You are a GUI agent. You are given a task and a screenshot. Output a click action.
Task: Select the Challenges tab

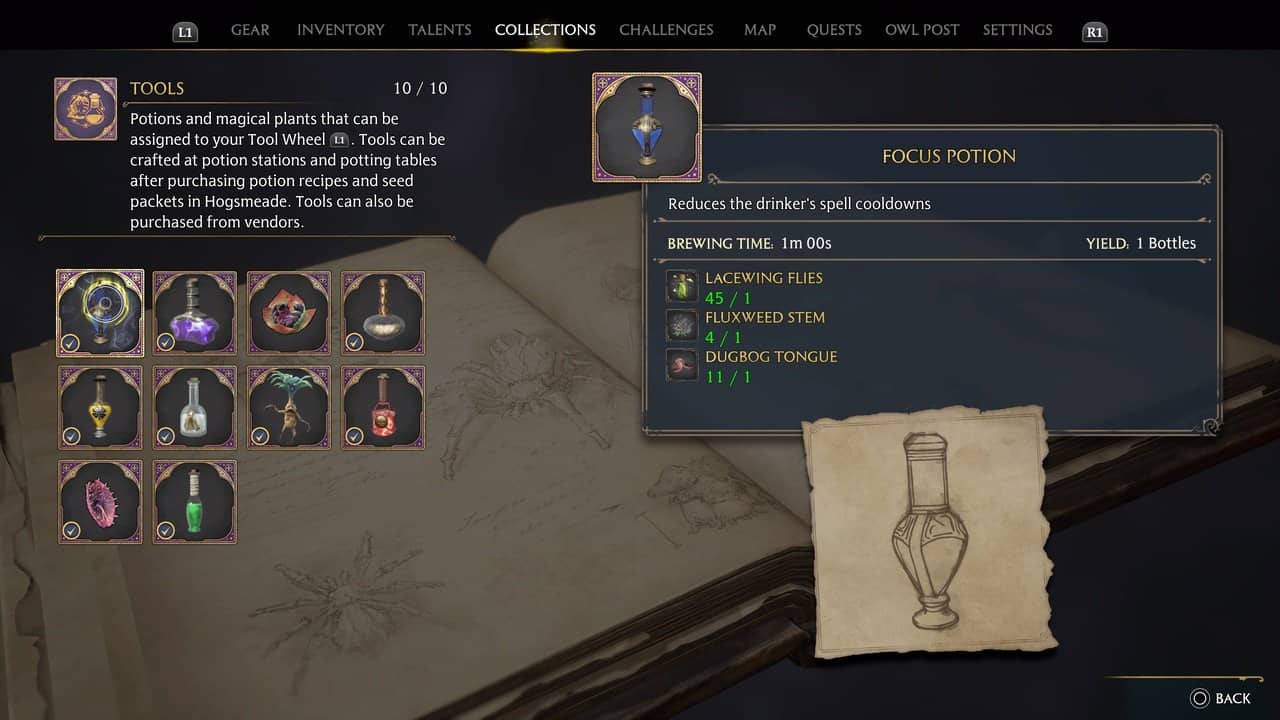pos(666,30)
